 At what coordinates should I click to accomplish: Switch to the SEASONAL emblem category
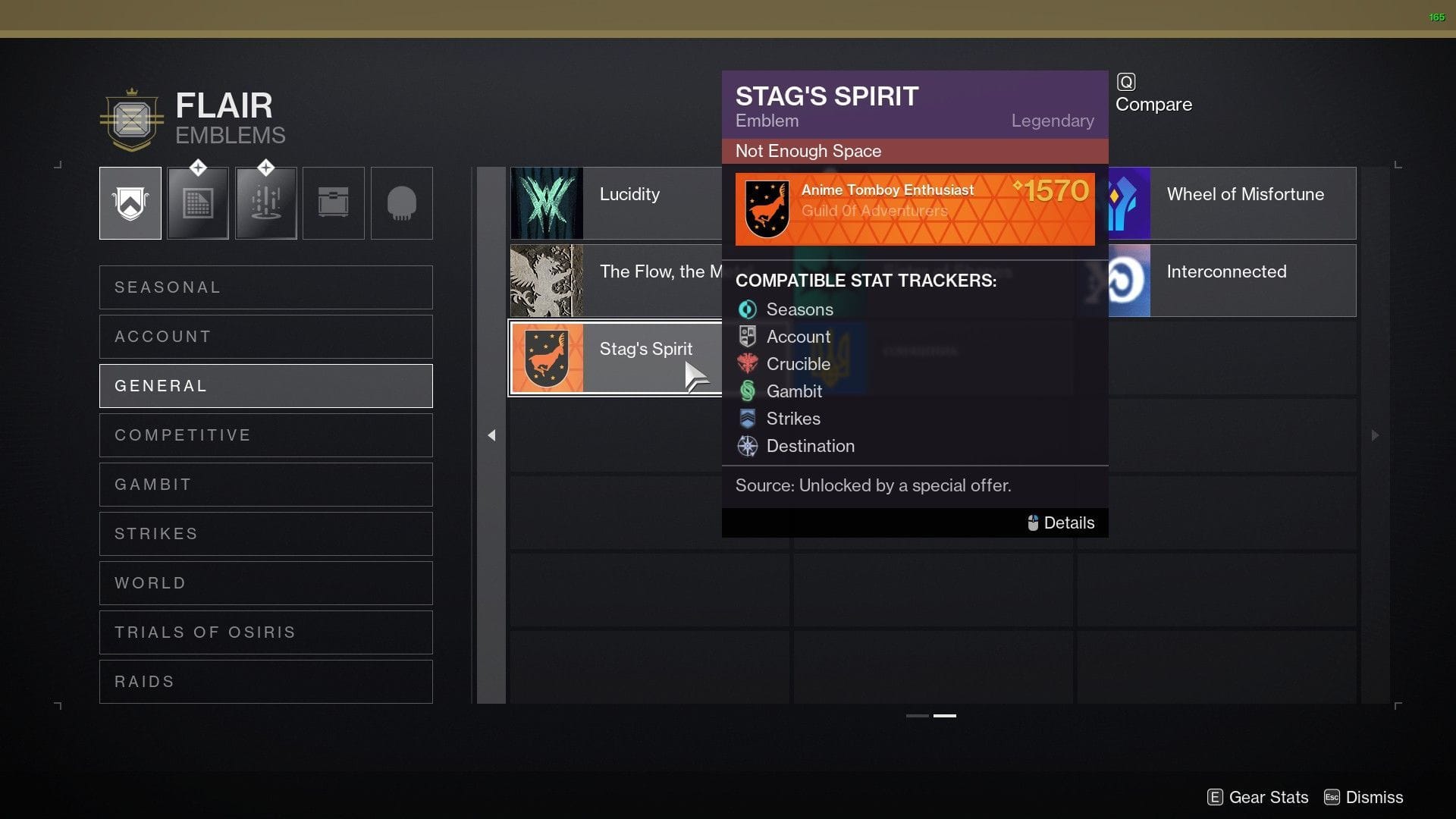(x=265, y=287)
